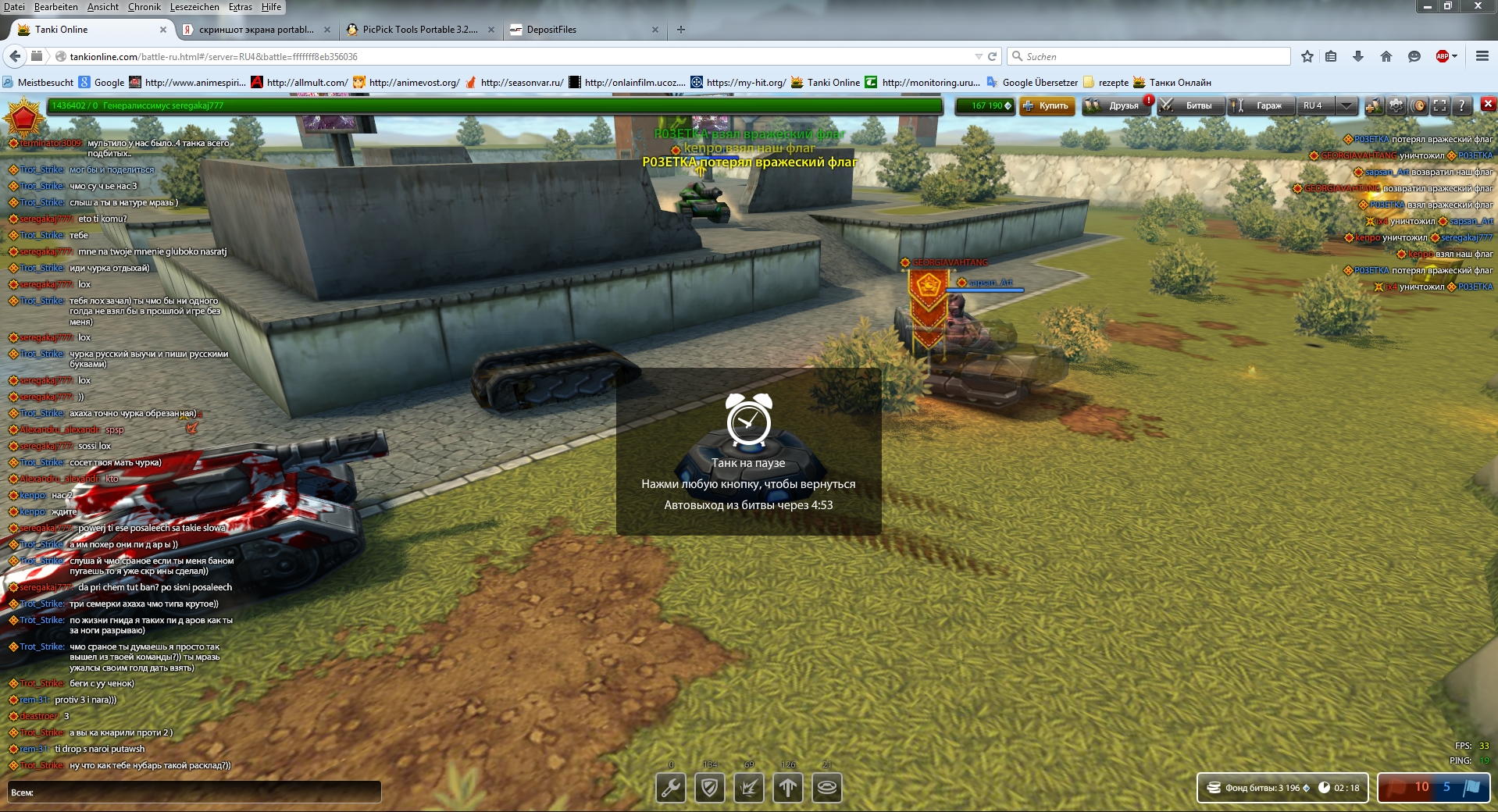The height and width of the screenshot is (812, 1498).
Task: Go to the Гараж garage
Action: point(1261,106)
